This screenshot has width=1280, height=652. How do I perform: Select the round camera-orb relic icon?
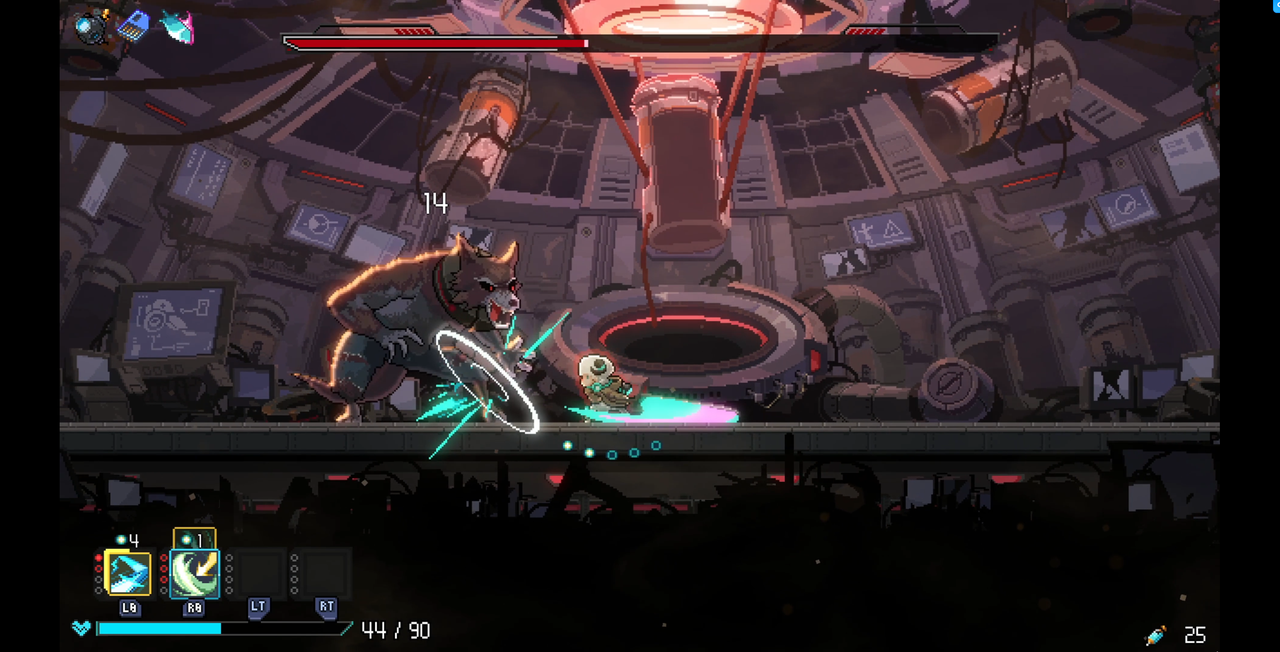click(x=92, y=27)
